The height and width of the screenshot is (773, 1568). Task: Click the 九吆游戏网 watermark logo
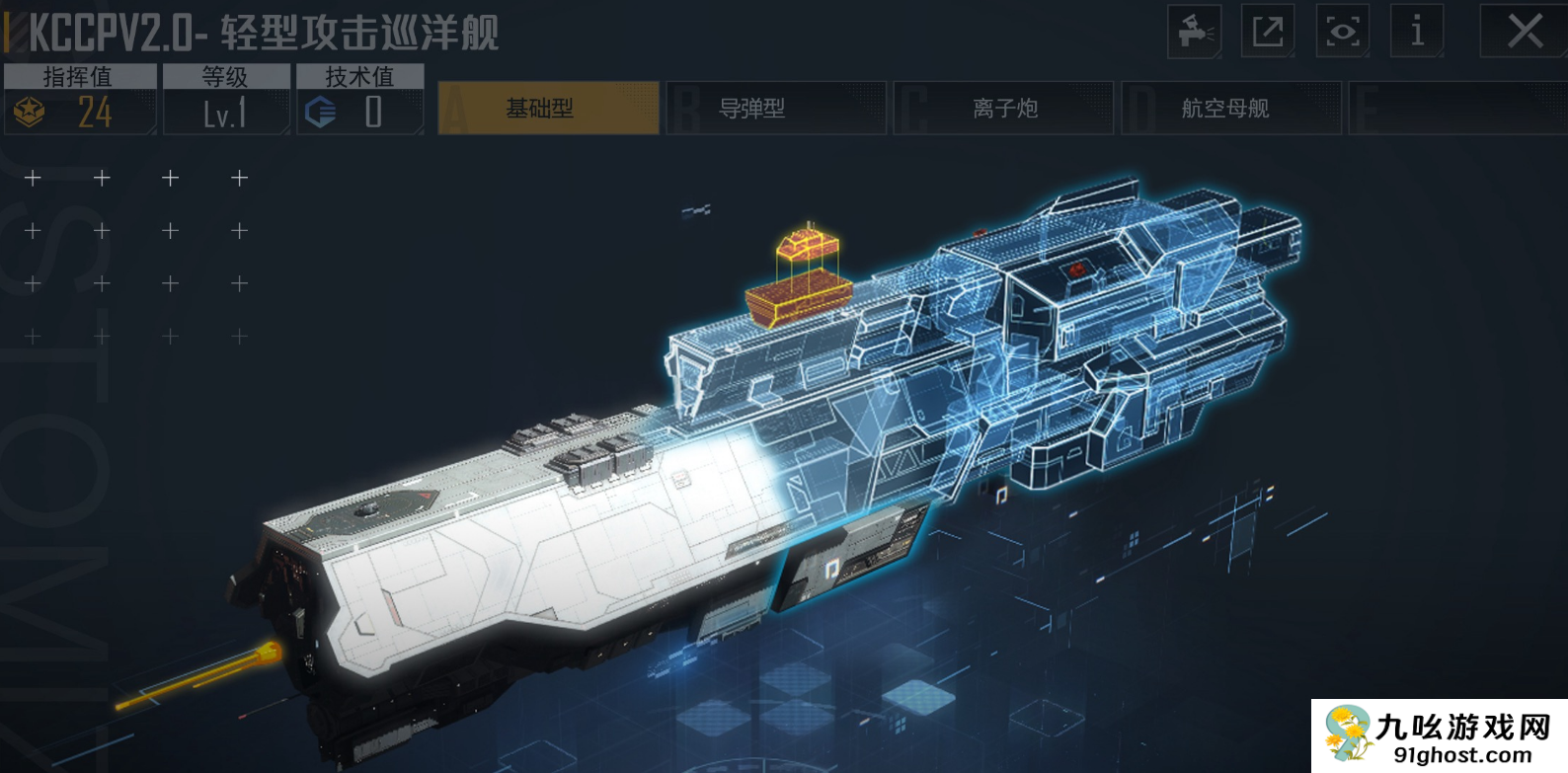(x=1439, y=736)
